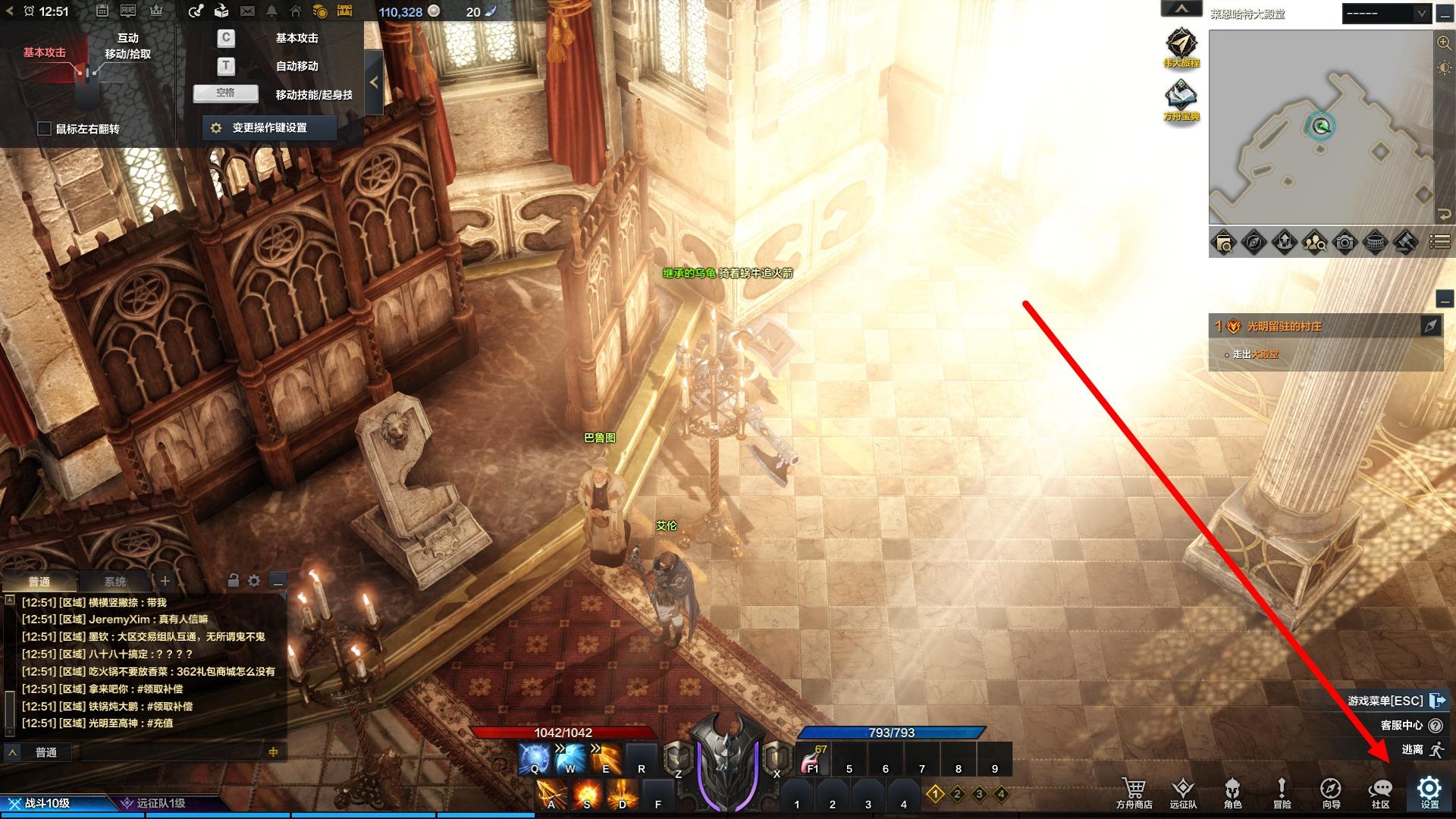Open the 角色 character menu
Image resolution: width=1456 pixels, height=819 pixels.
click(1232, 792)
